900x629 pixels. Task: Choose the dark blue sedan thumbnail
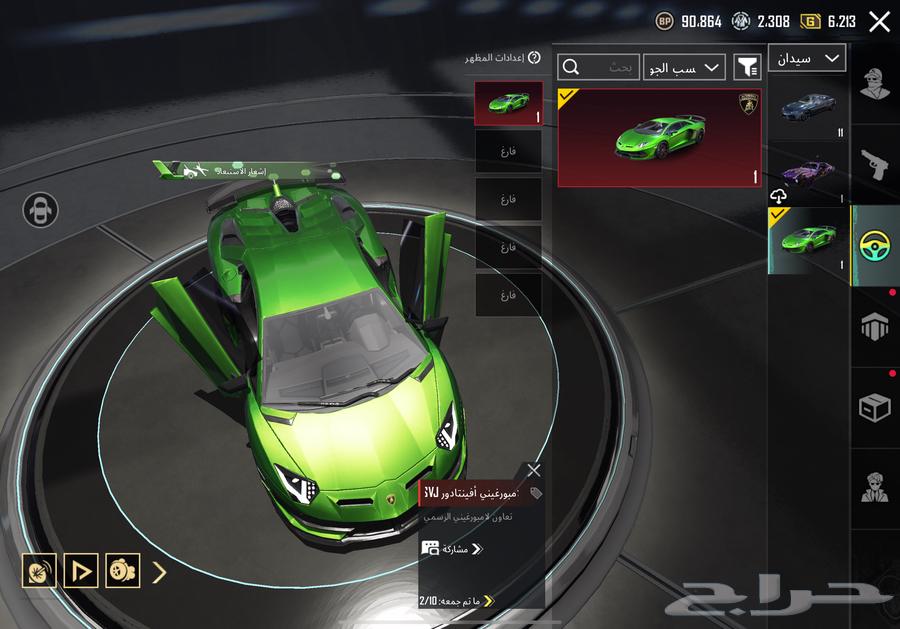807,107
